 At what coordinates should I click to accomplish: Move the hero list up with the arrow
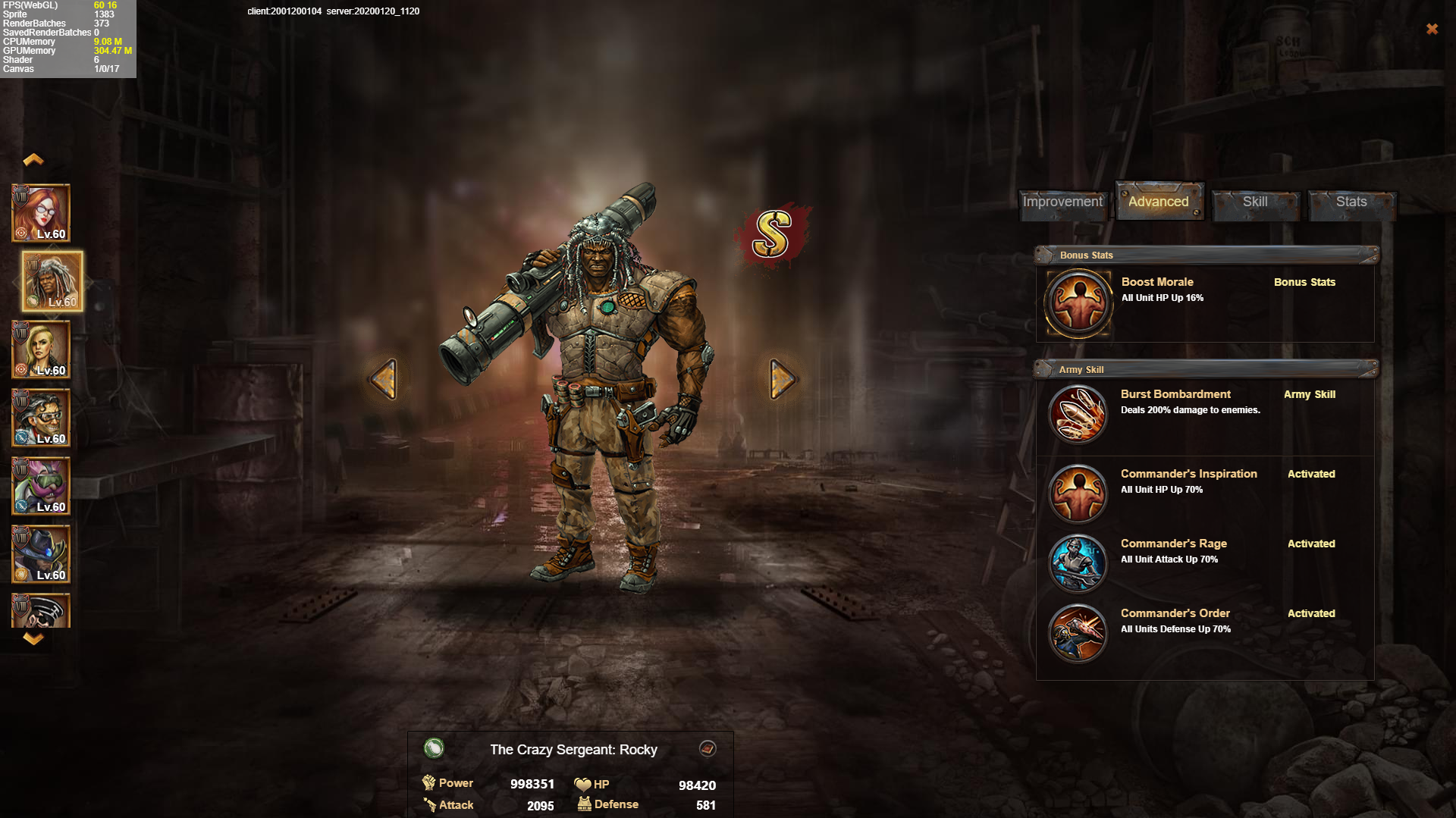pyautogui.click(x=33, y=160)
